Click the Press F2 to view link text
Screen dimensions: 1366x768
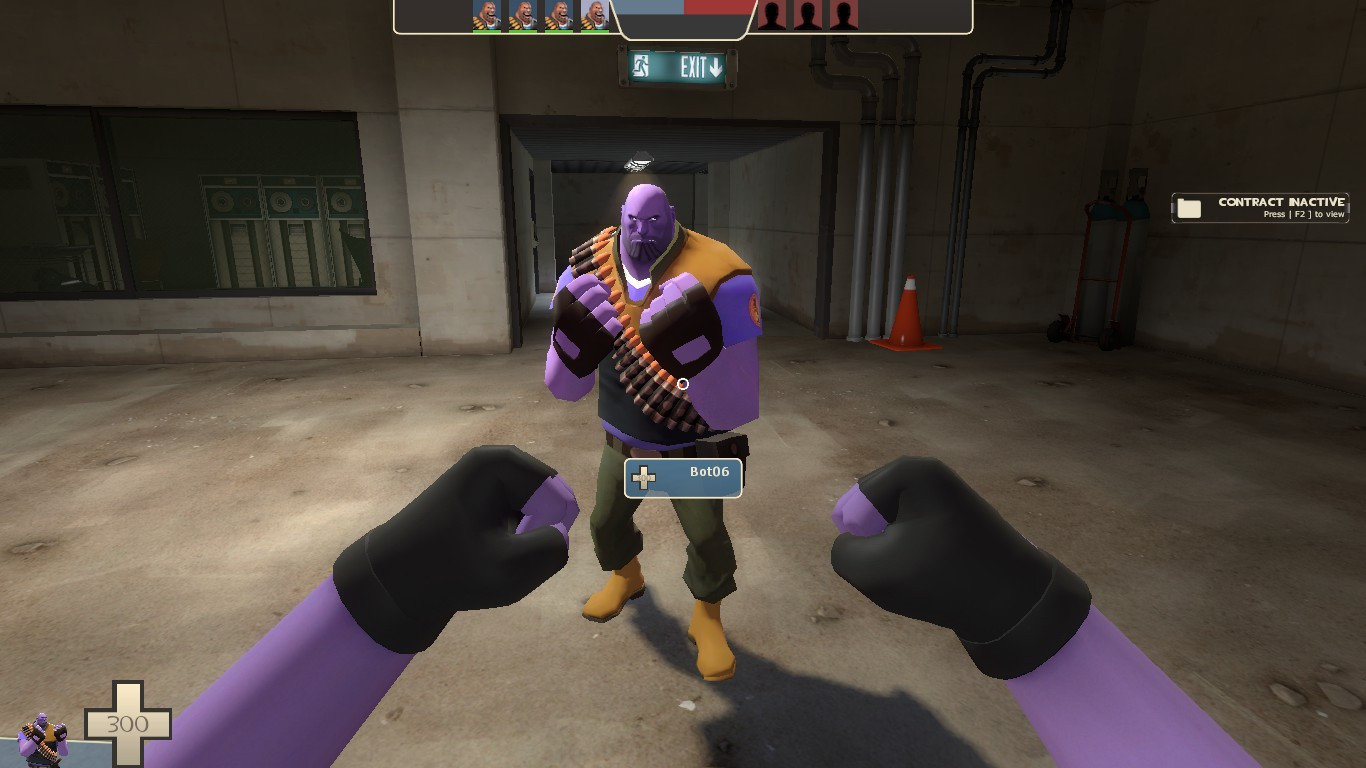(1305, 213)
